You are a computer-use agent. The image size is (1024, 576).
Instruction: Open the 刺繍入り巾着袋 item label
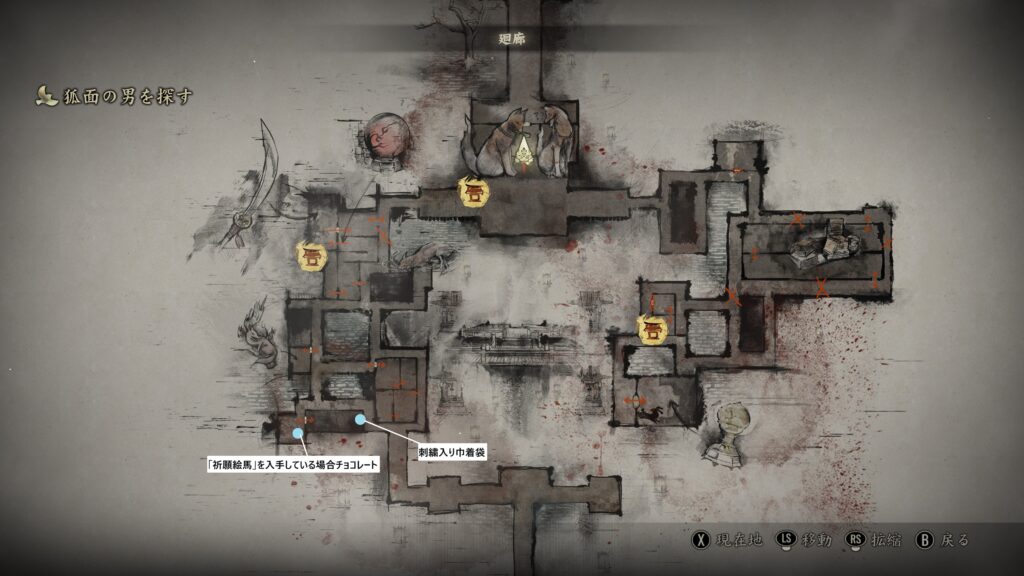[452, 453]
